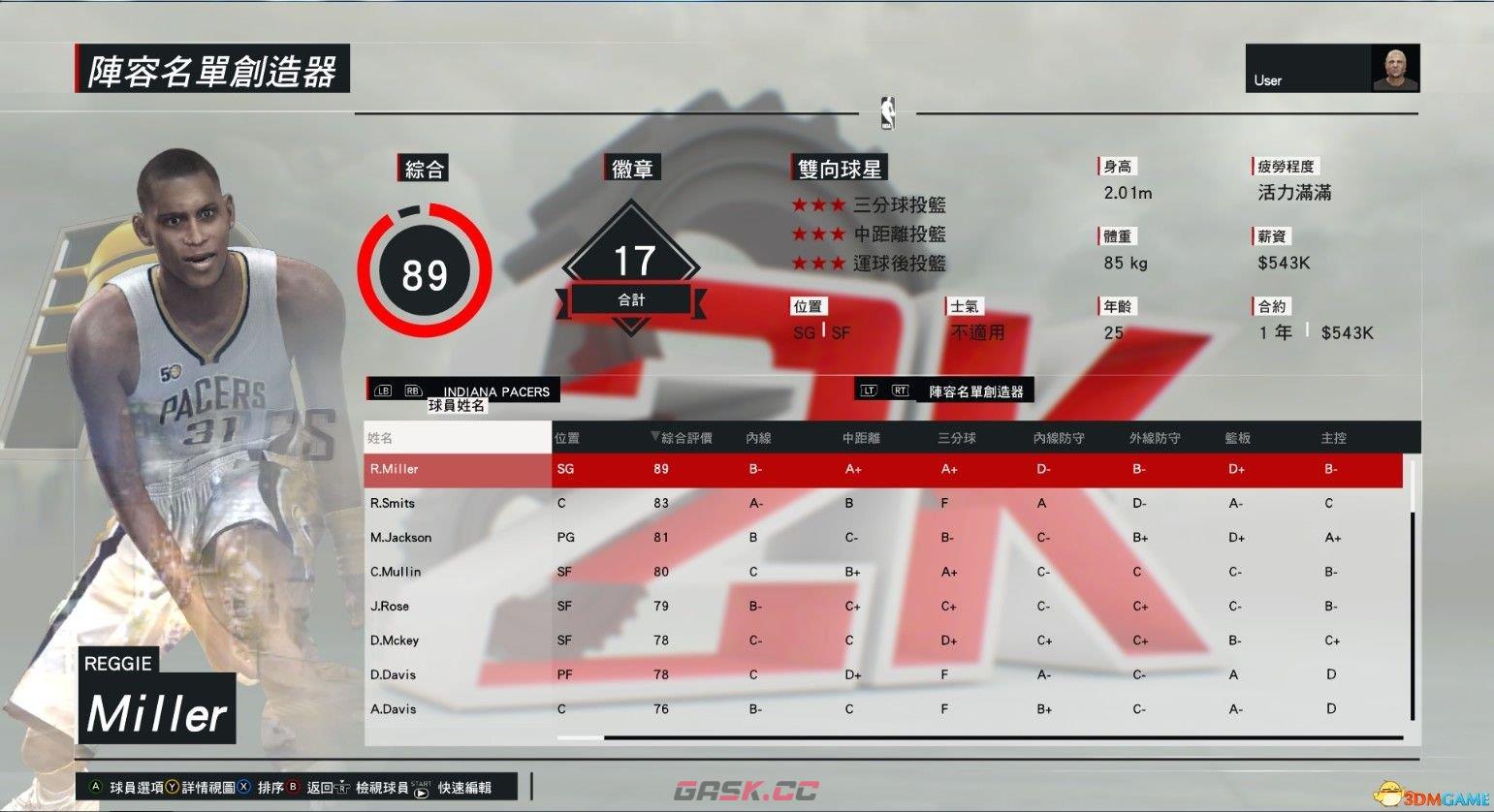Image resolution: width=1494 pixels, height=812 pixels.
Task: Click the RB button to switch team right
Action: (412, 390)
